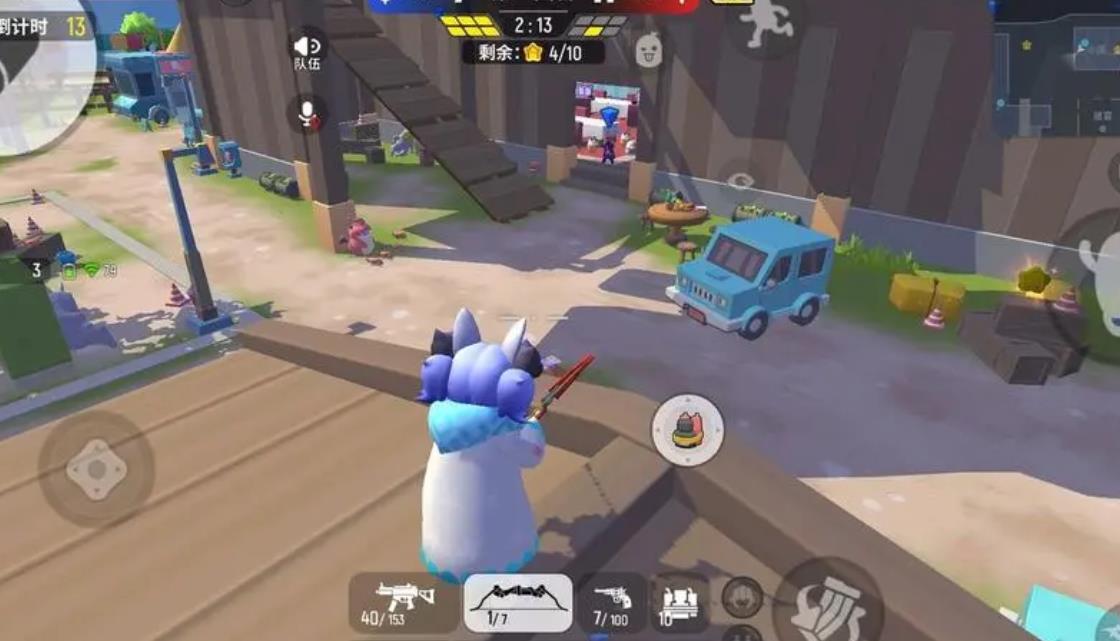Use the lucky cat item button

pyautogui.click(x=687, y=428)
